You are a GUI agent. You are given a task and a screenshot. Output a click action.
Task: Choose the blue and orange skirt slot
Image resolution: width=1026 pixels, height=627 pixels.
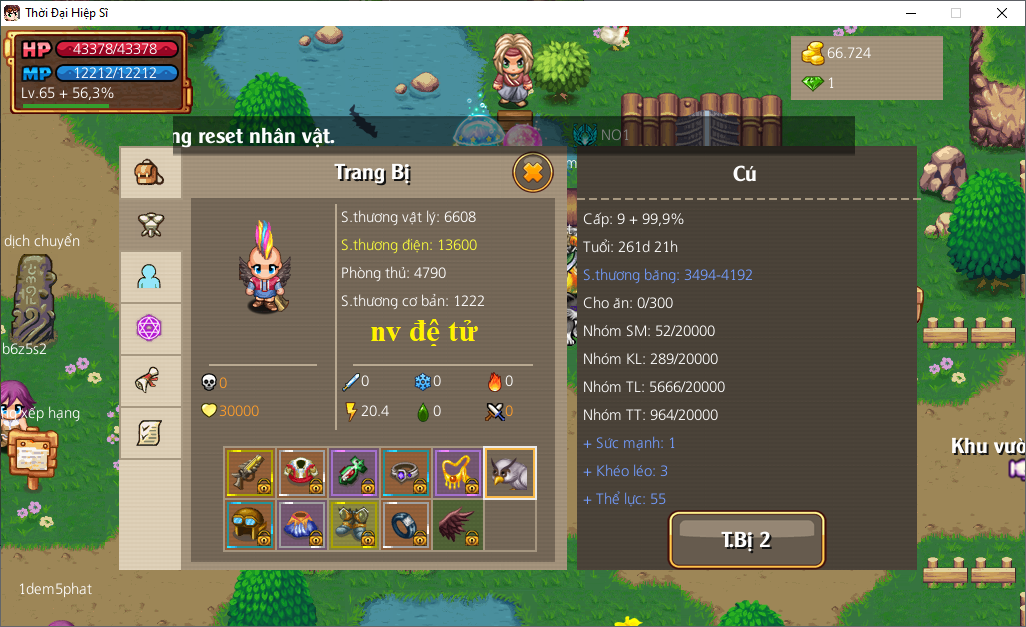pos(302,525)
